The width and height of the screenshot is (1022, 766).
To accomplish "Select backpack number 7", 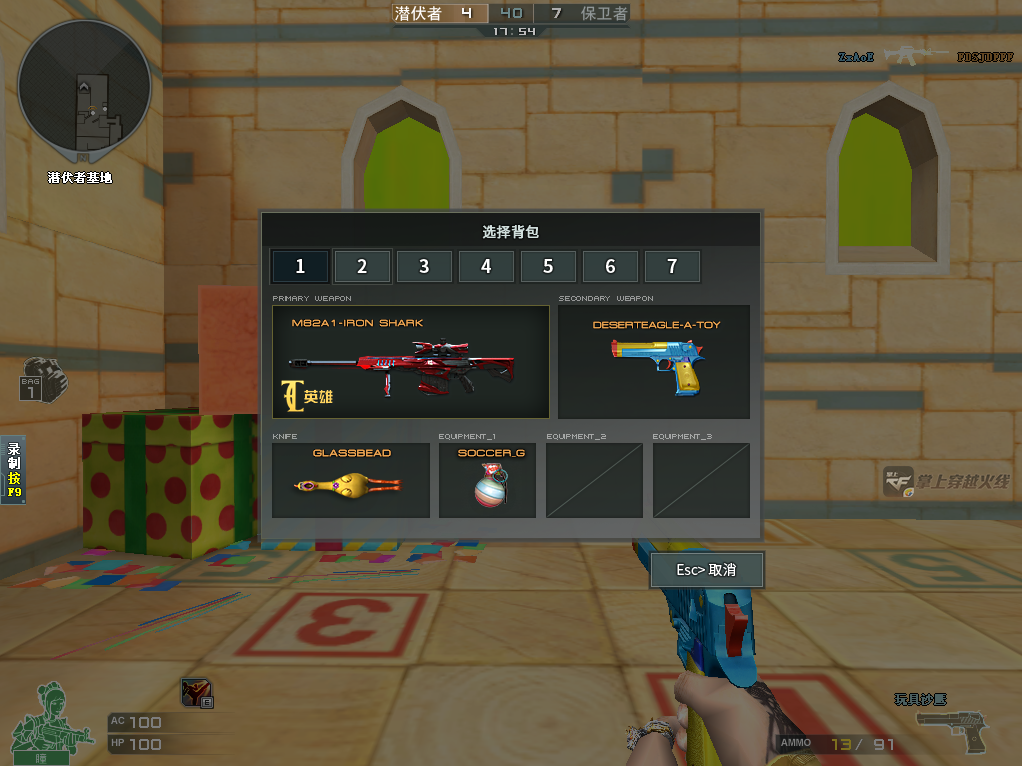I will (672, 267).
